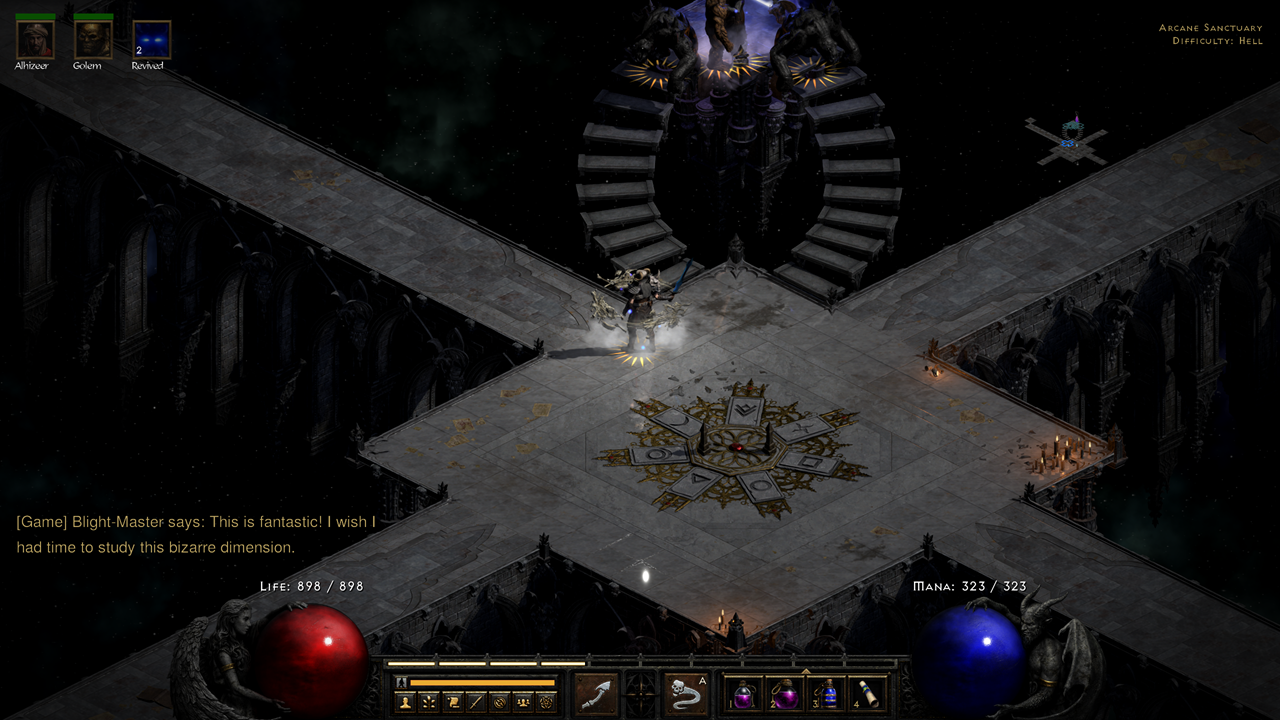Use the purple potion in belt slot 1
The width and height of the screenshot is (1280, 720).
coord(744,694)
